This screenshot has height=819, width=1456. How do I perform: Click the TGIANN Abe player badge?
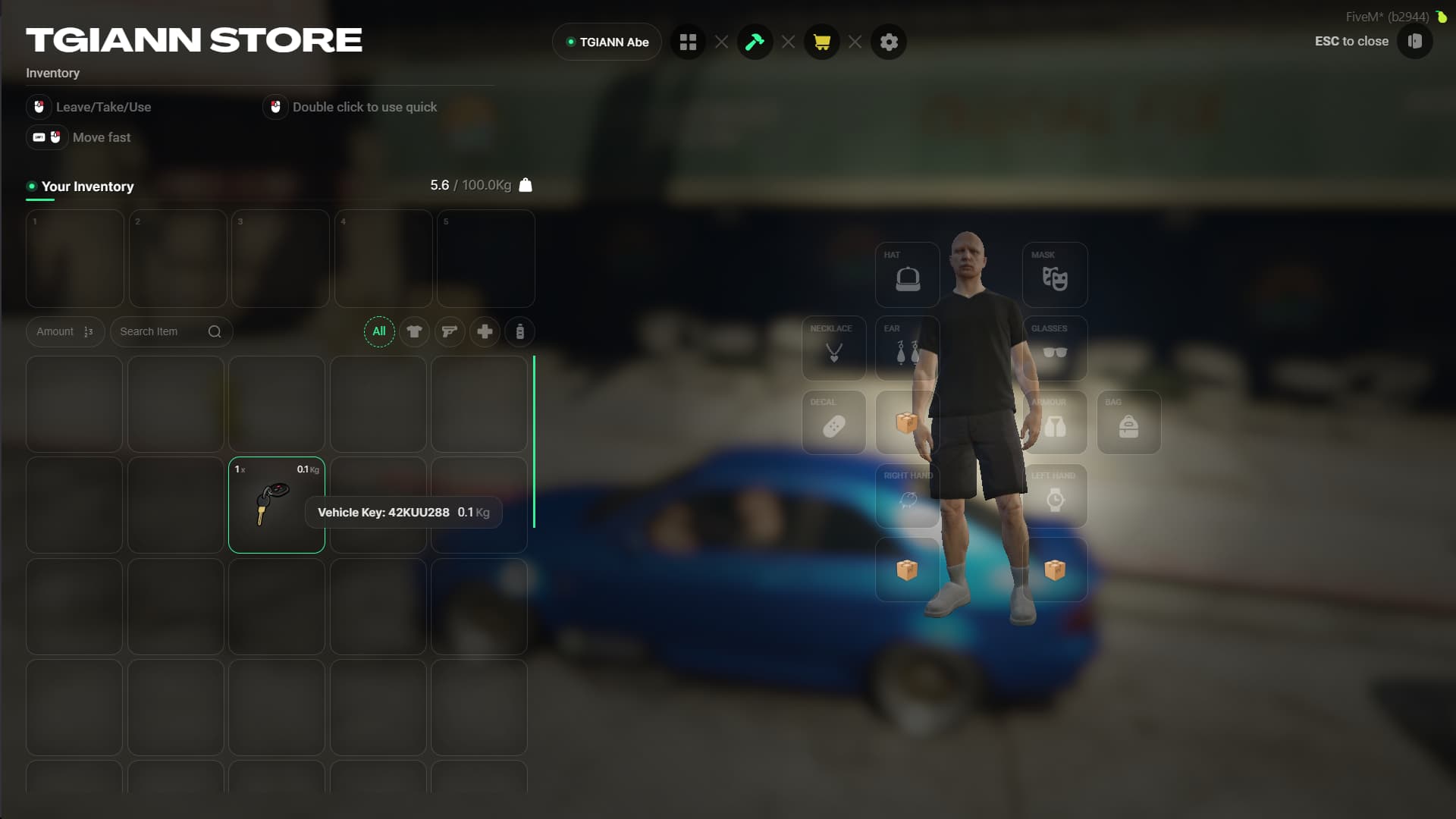[x=606, y=42]
